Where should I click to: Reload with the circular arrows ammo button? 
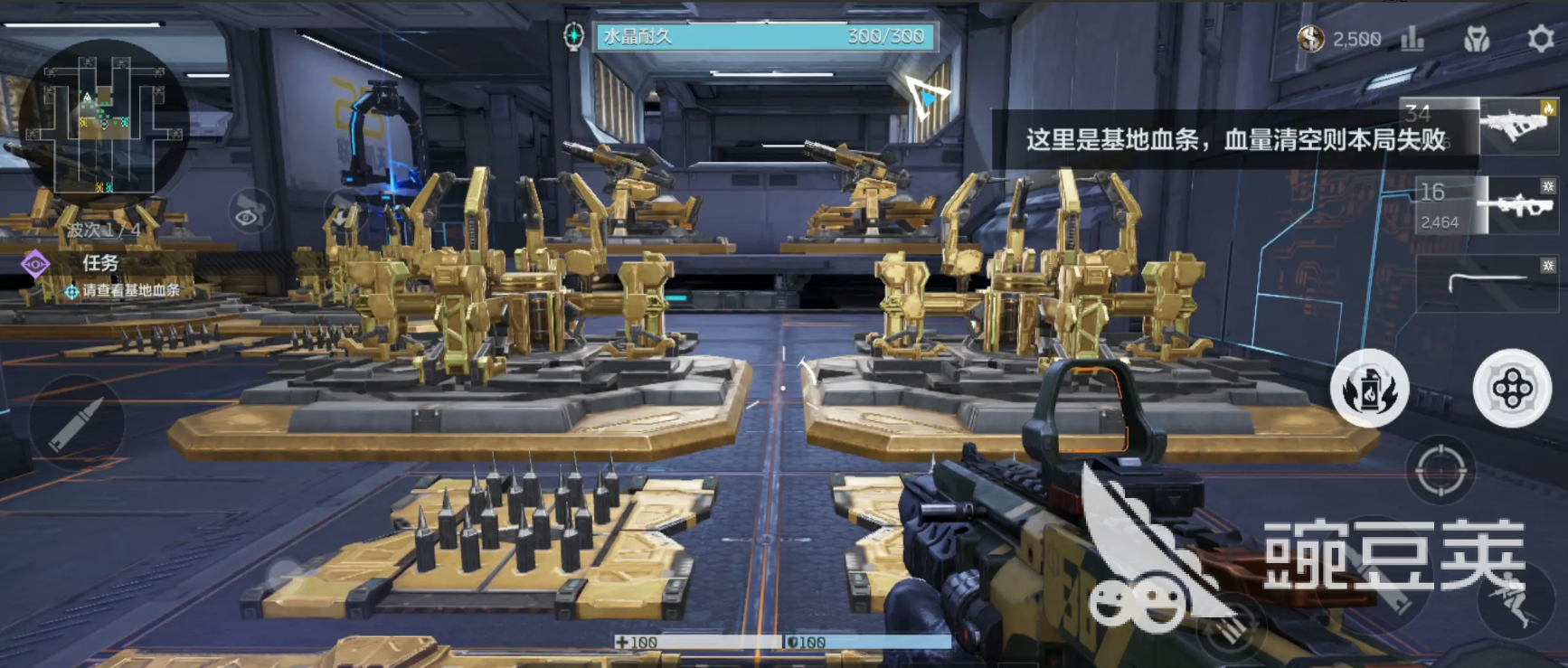pyautogui.click(x=1232, y=626)
